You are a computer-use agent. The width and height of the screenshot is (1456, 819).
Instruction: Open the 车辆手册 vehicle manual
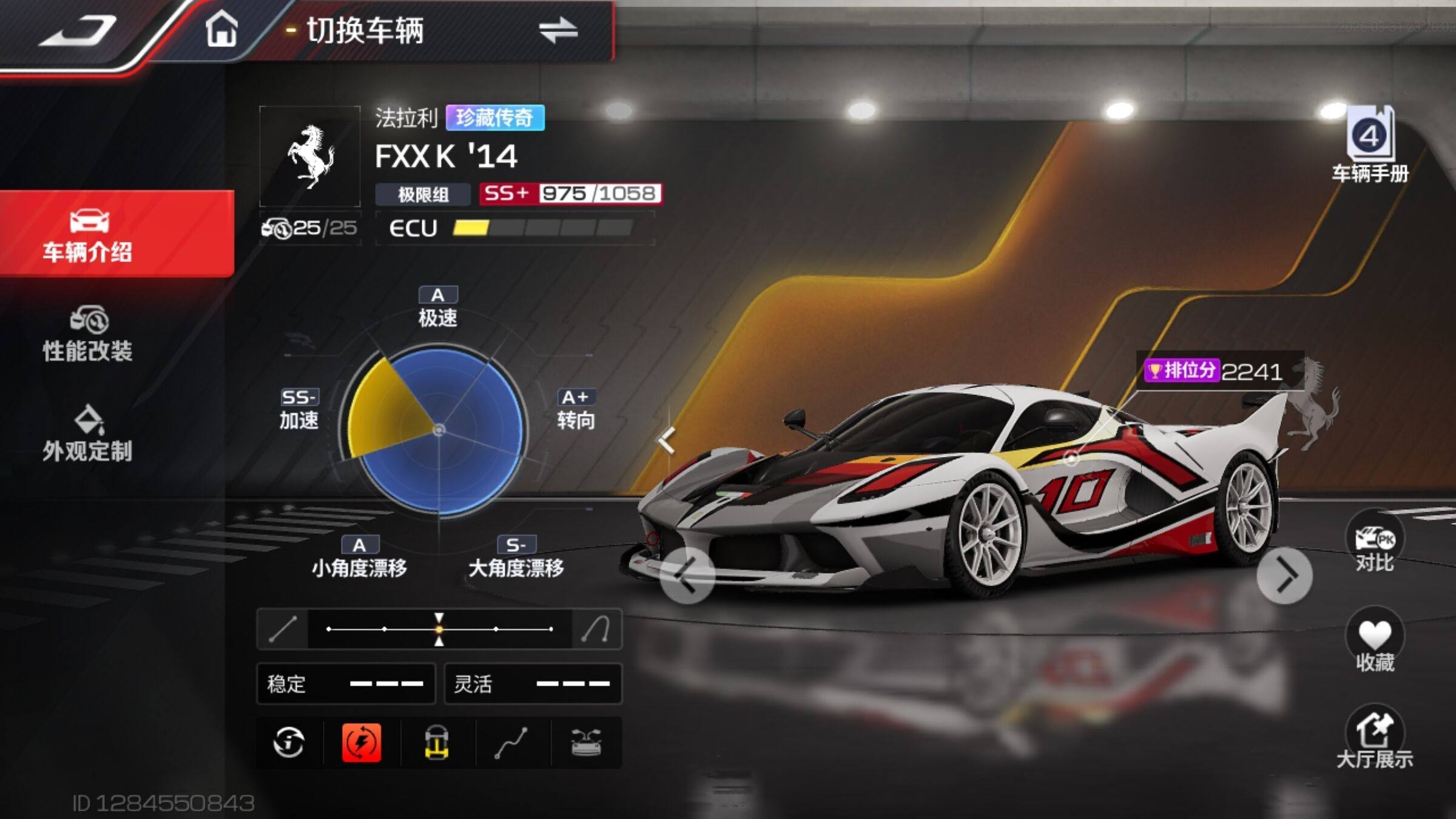coord(1370,146)
